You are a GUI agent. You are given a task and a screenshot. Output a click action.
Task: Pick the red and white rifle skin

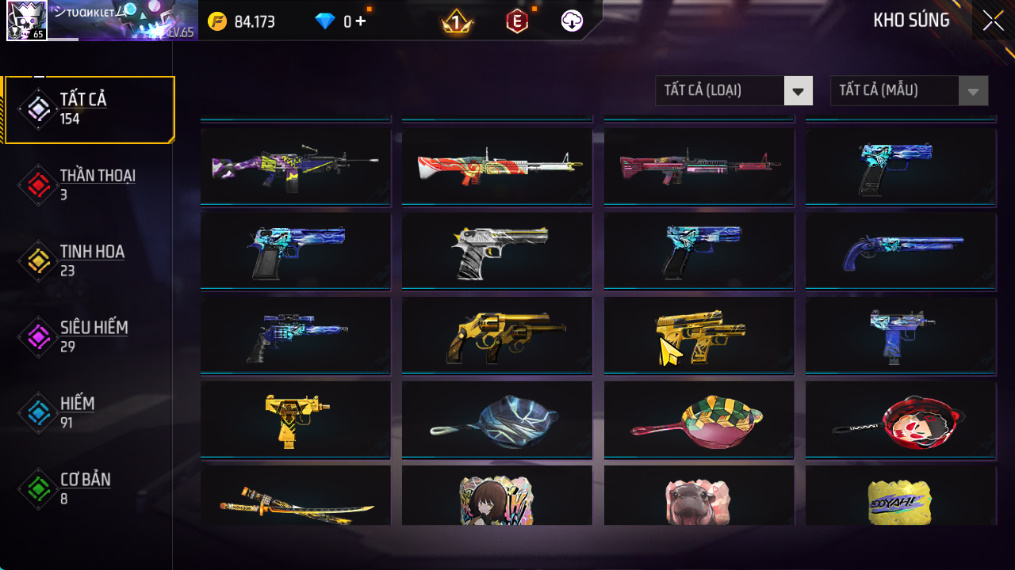(497, 166)
